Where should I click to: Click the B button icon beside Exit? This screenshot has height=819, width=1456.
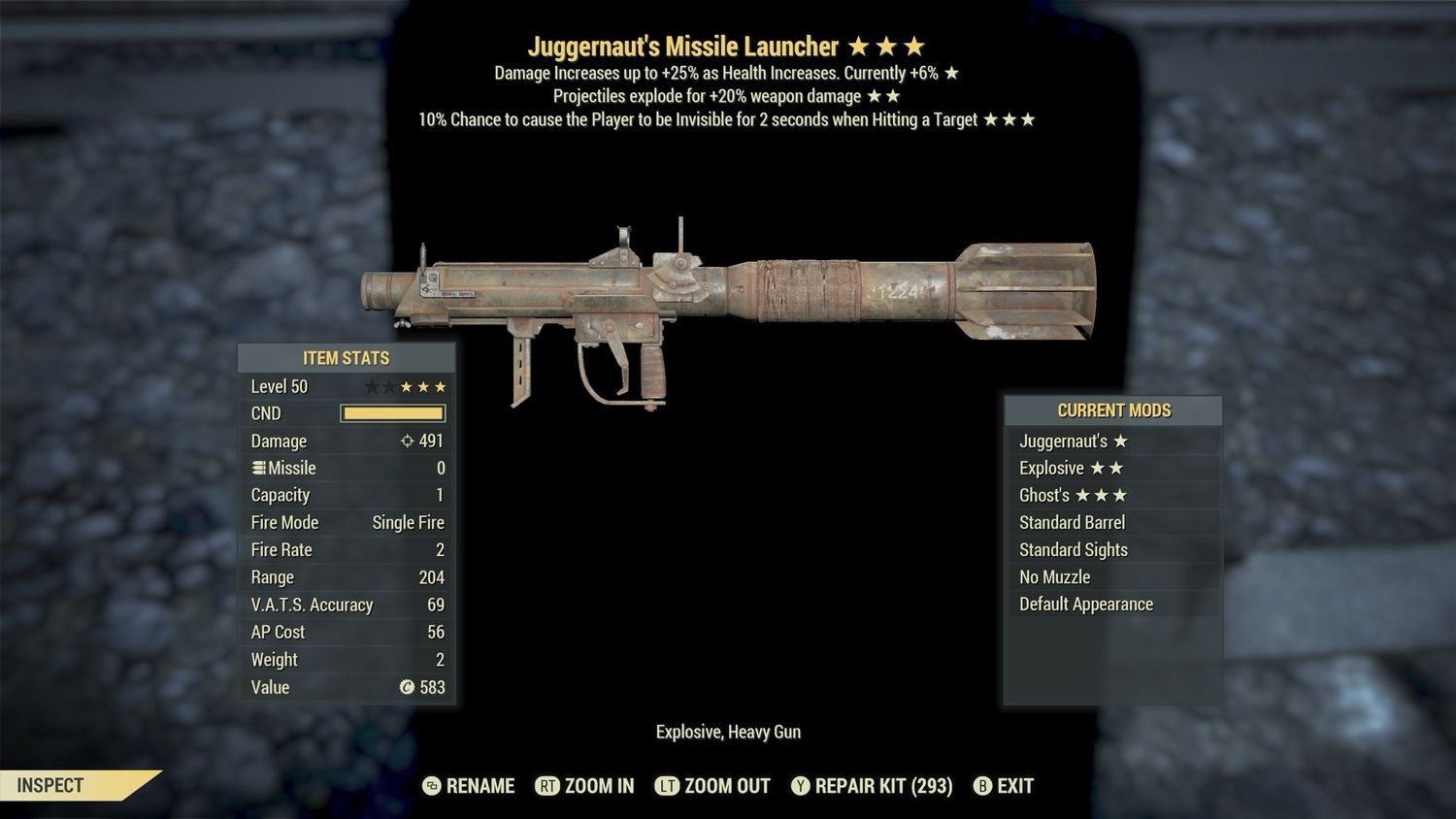(982, 786)
